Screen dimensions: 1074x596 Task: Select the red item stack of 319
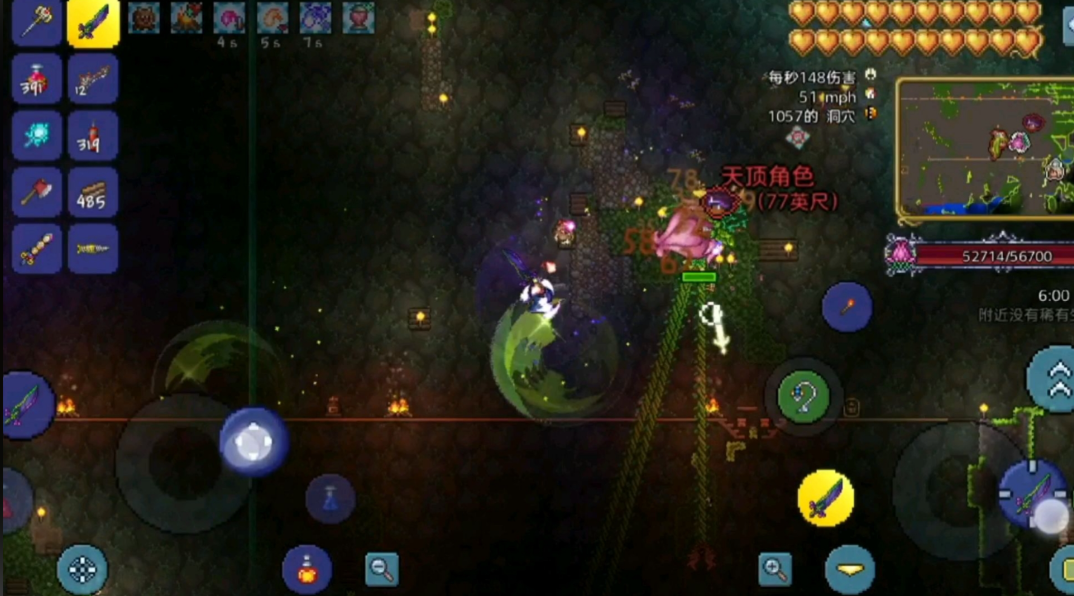click(93, 136)
